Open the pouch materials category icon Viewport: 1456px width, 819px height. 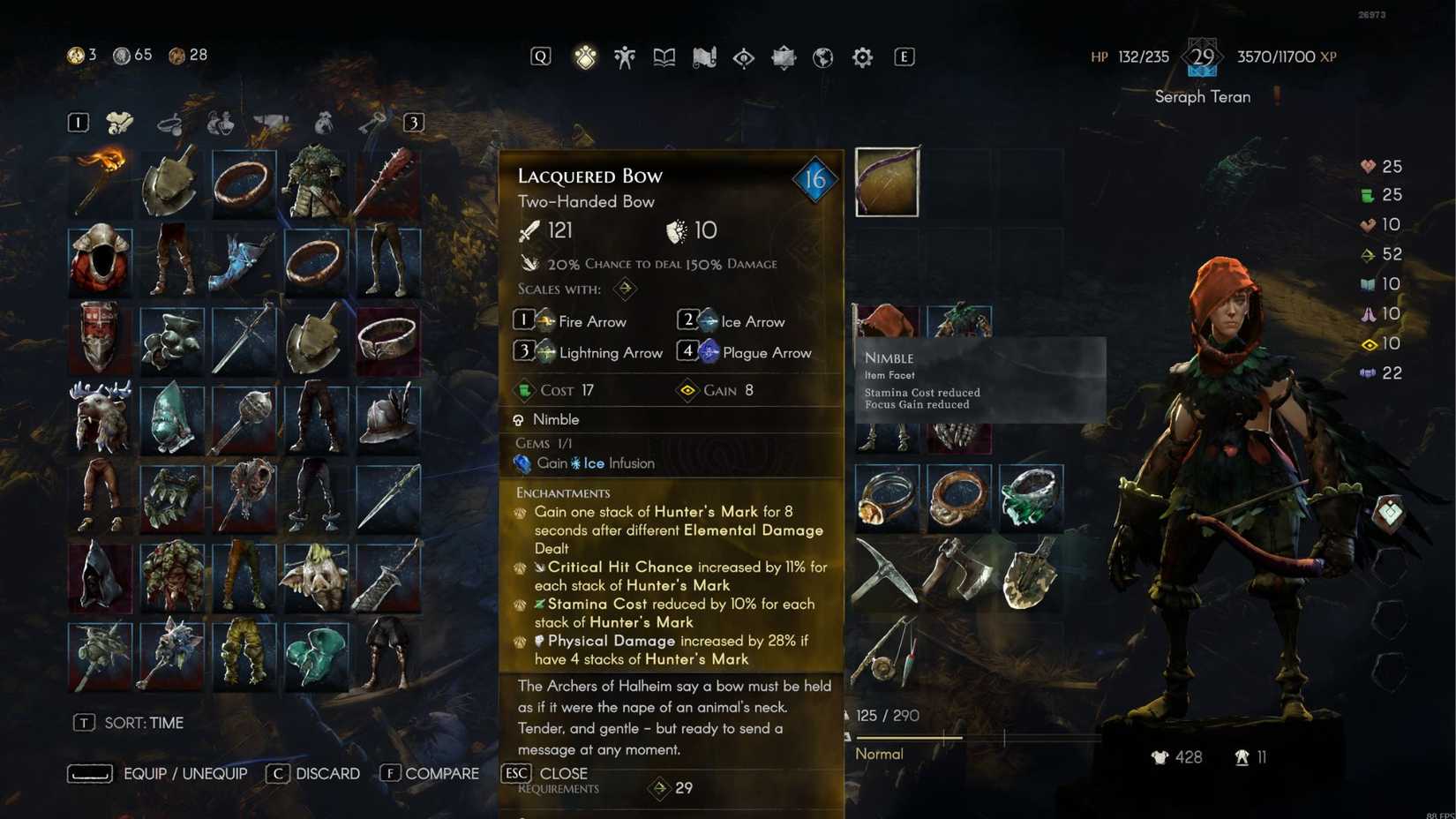click(x=325, y=123)
